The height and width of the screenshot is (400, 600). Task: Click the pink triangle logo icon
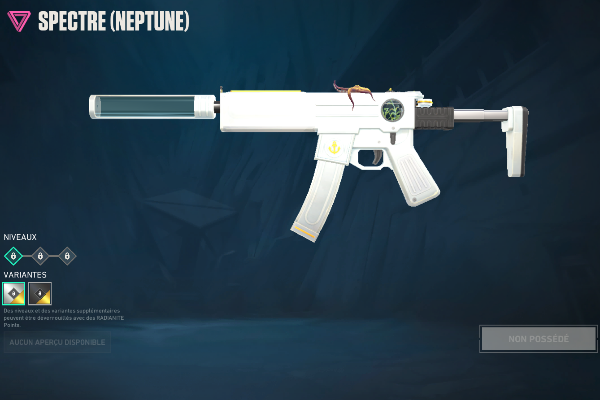pyautogui.click(x=18, y=21)
